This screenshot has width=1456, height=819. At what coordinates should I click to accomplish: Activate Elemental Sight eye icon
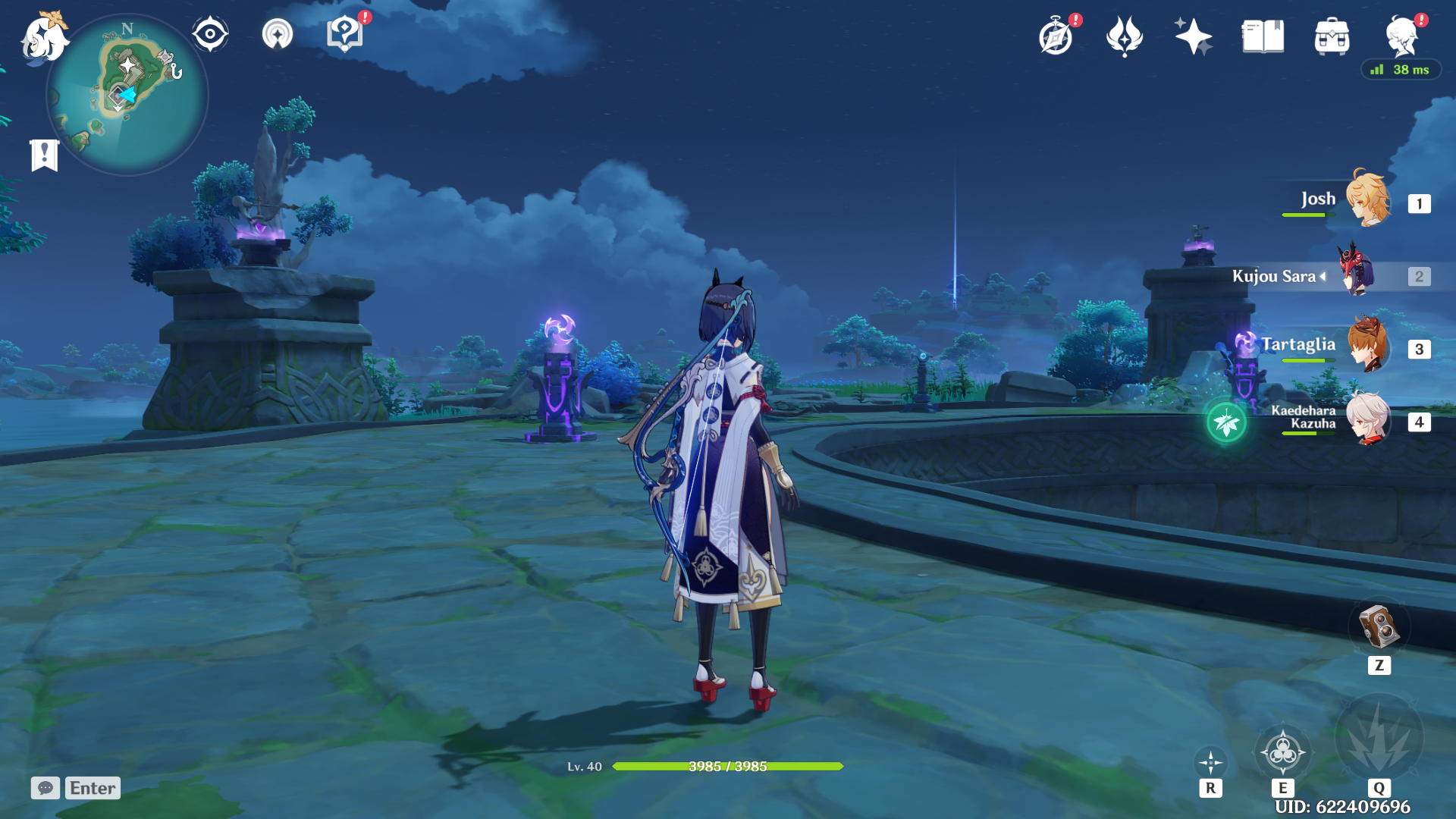210,34
